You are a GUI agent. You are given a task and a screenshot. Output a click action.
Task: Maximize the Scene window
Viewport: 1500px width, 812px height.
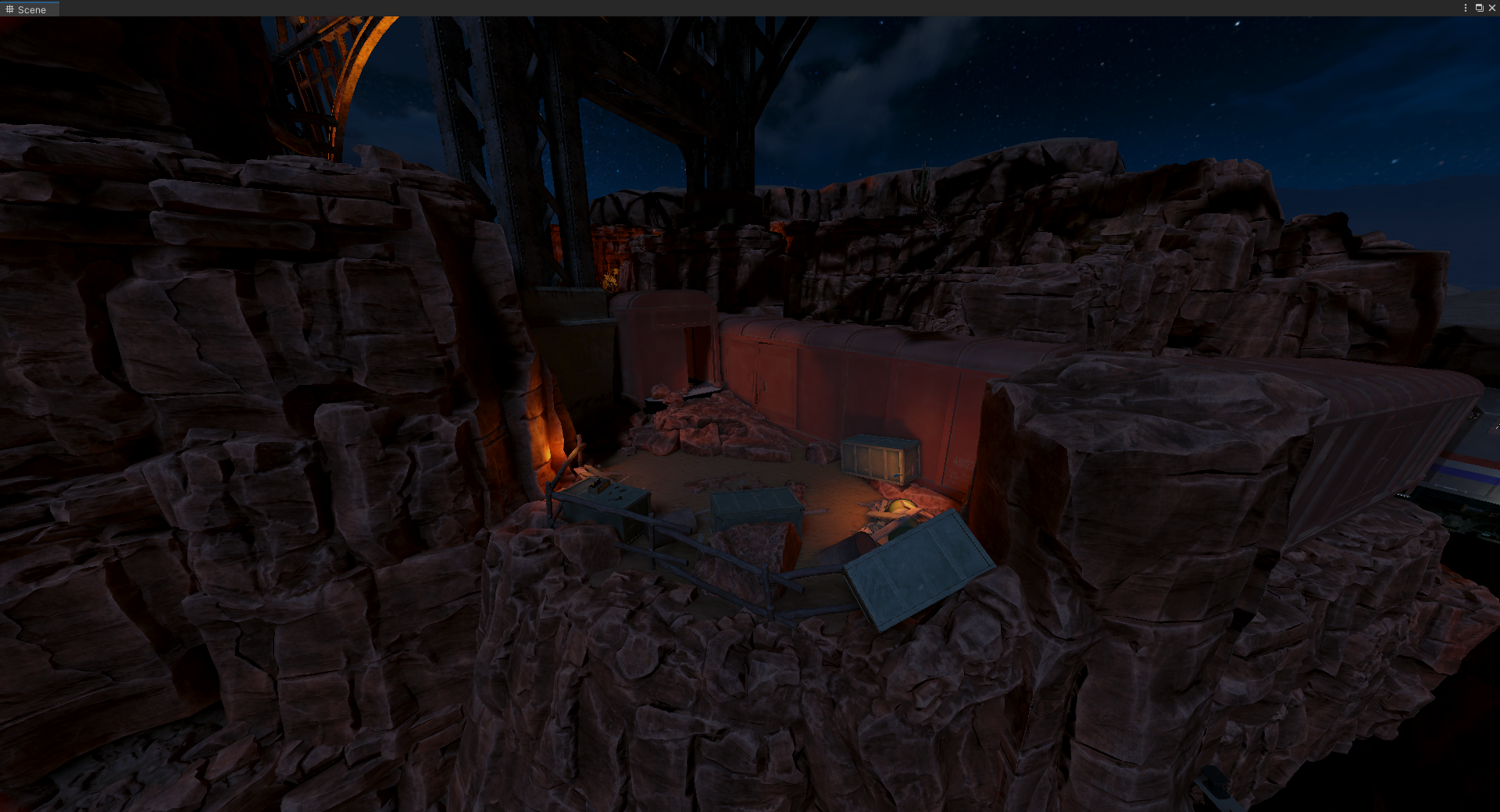pyautogui.click(x=1479, y=8)
